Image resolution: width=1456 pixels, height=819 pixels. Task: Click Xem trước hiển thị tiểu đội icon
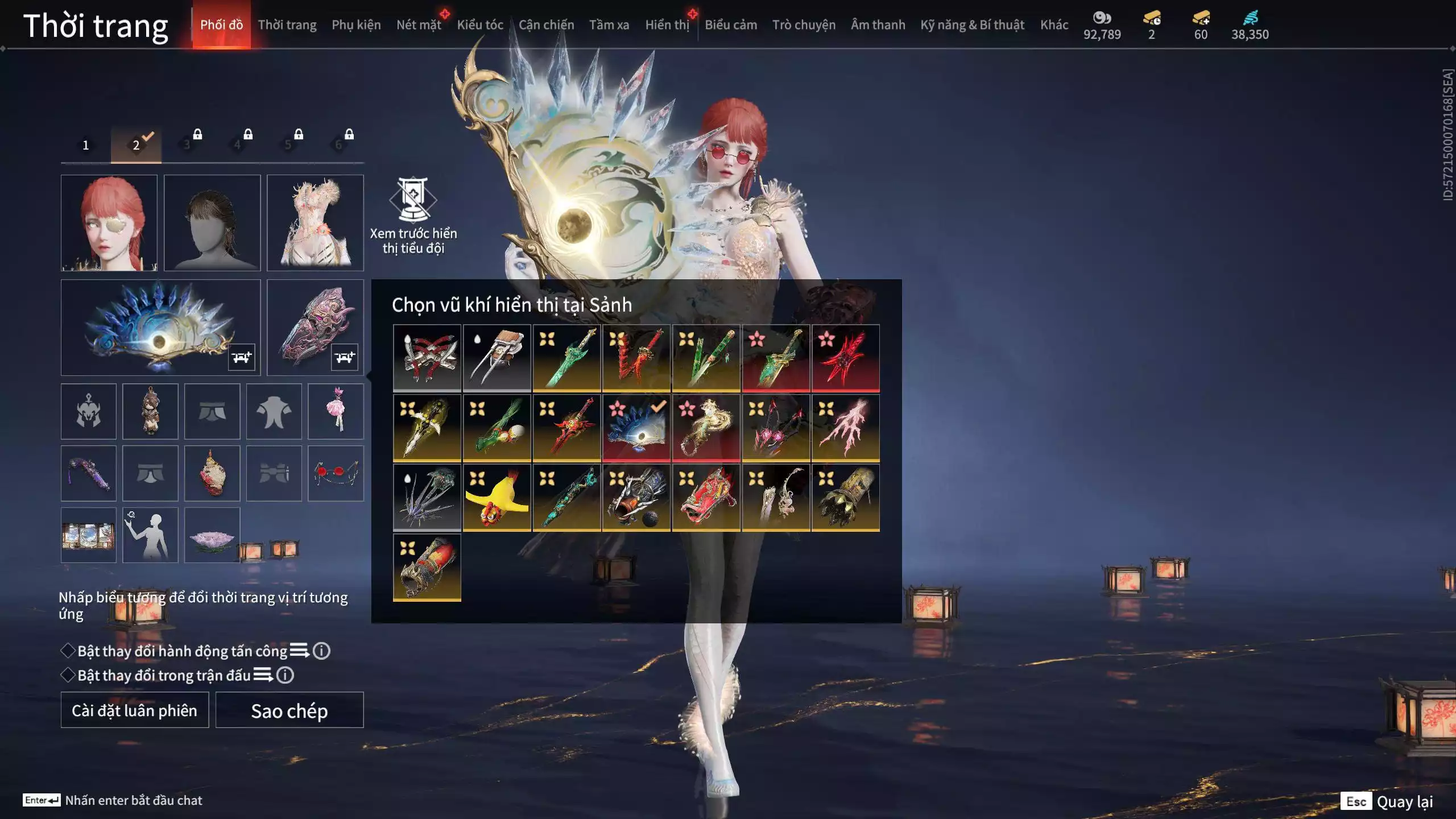[413, 199]
